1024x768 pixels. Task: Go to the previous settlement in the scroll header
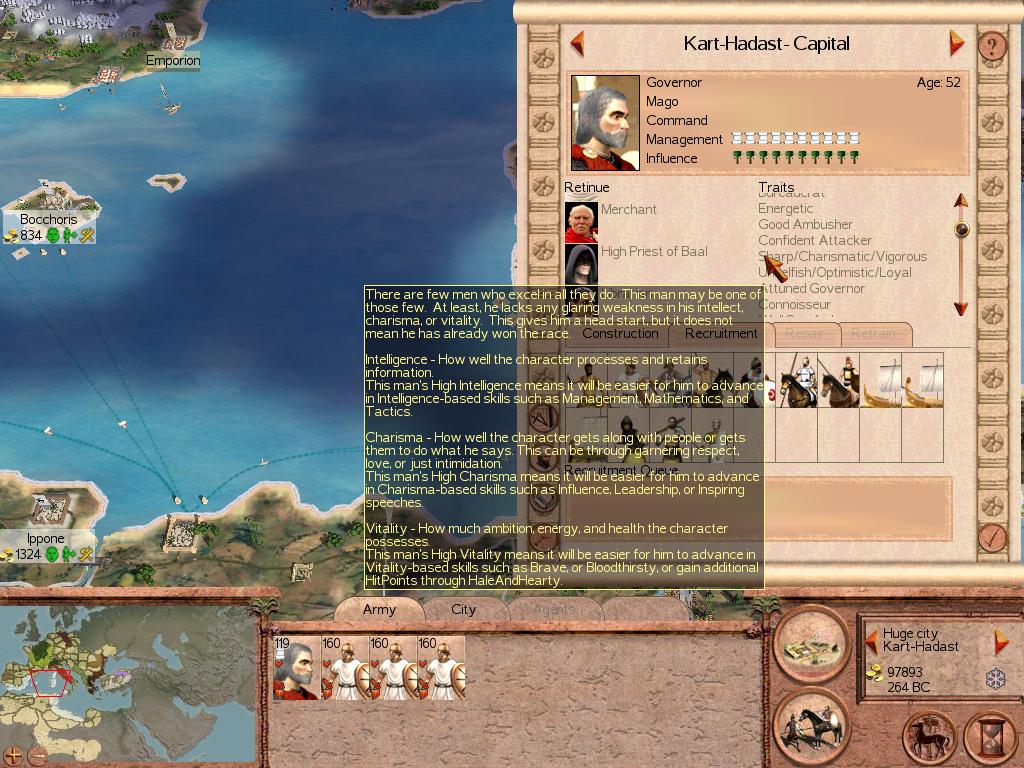coord(577,44)
